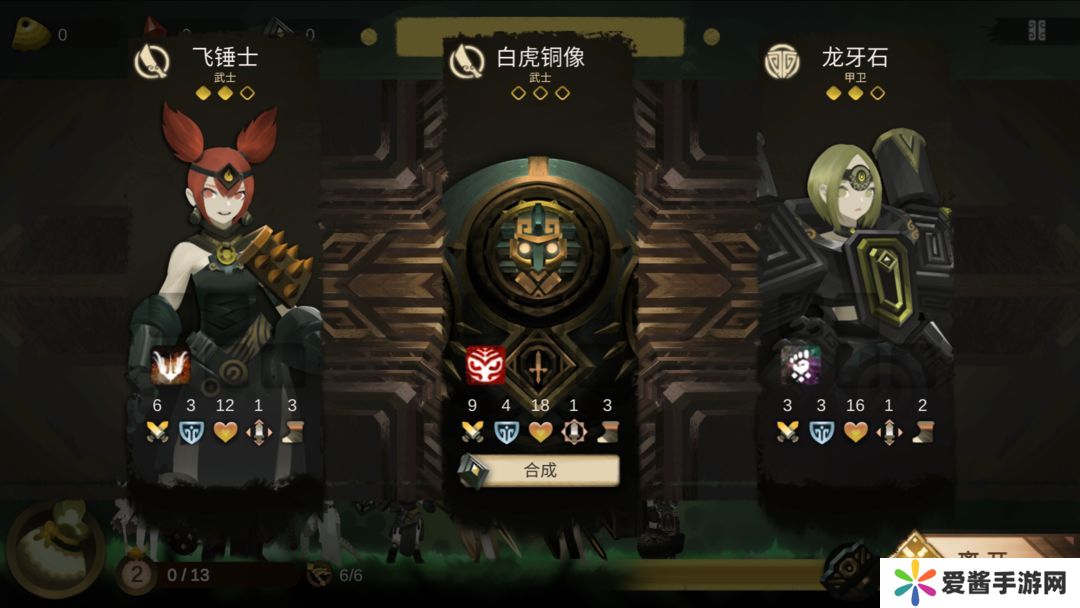Open the menu icon in the top-right corner

1037,30
